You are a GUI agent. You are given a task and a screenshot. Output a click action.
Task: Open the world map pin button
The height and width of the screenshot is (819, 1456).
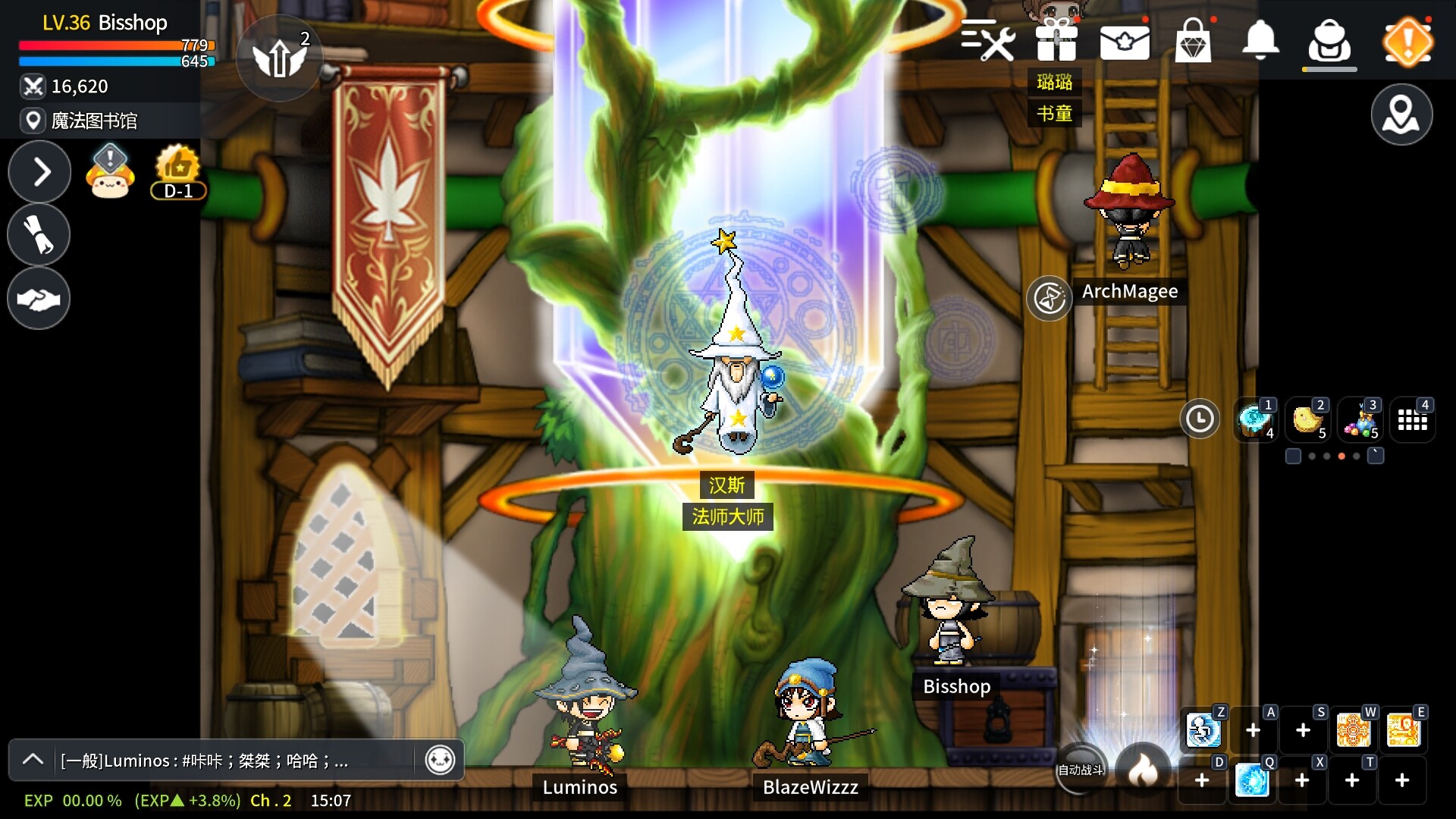coord(1401,115)
